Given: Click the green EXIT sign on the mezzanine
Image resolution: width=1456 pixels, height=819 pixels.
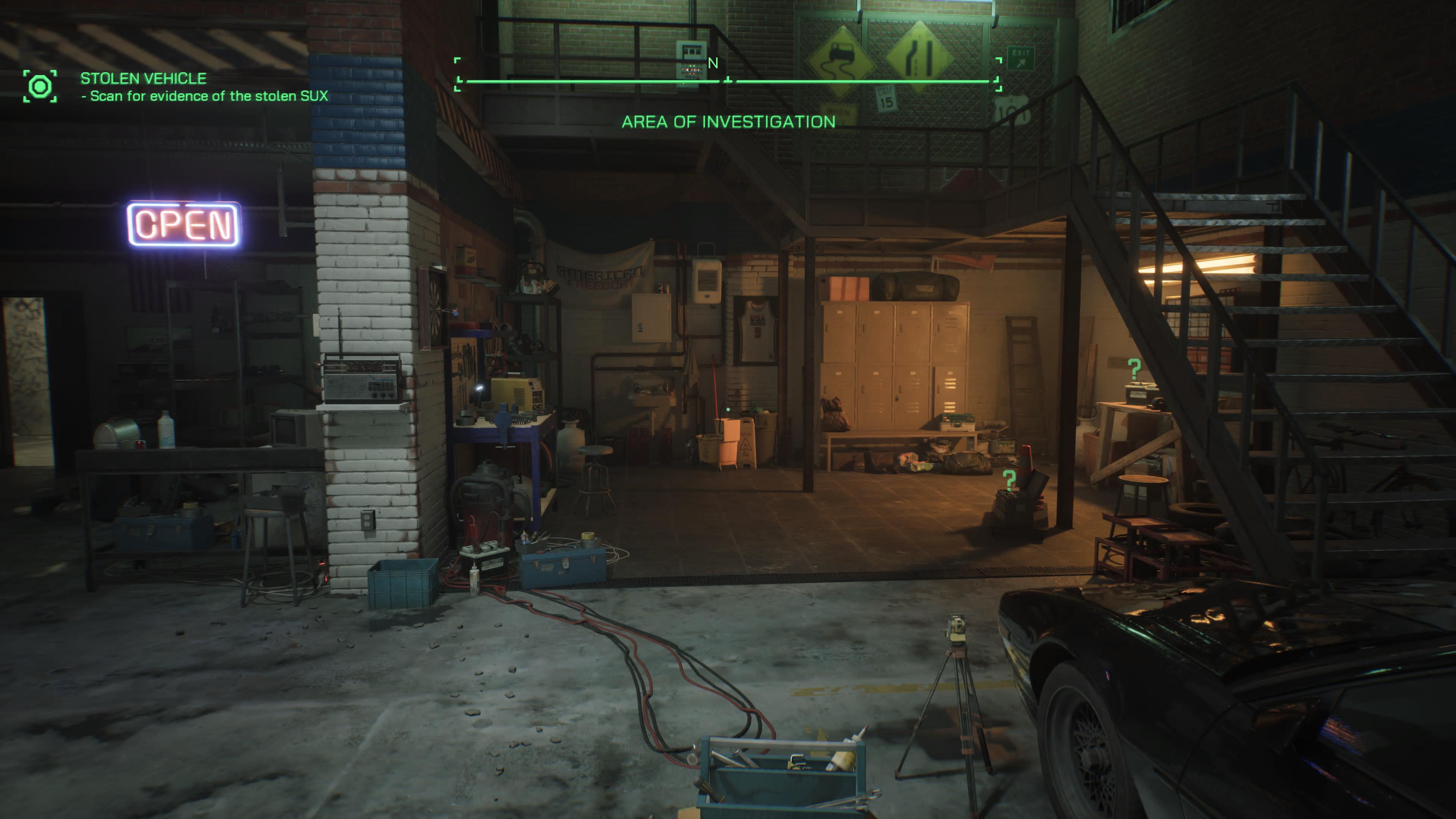Looking at the screenshot, I should pos(1022,58).
